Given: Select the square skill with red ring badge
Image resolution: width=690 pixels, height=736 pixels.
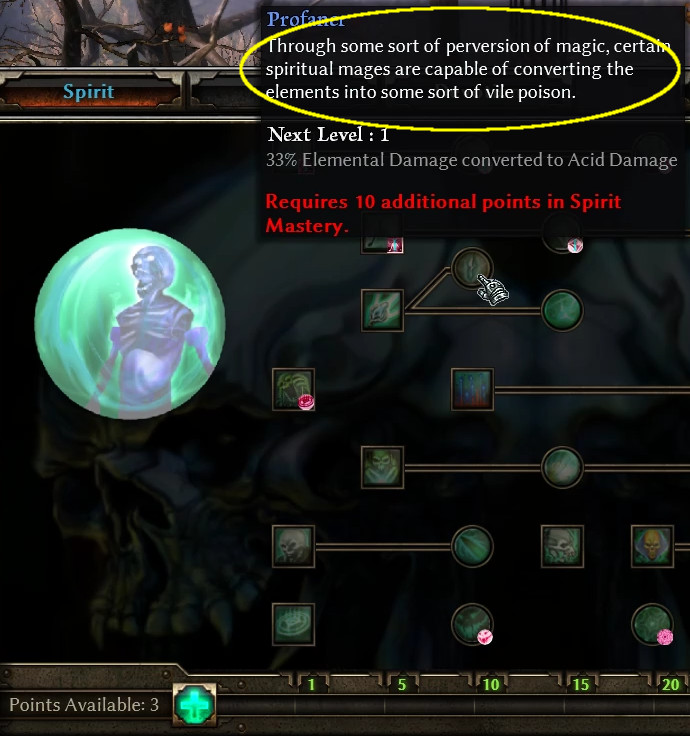Looking at the screenshot, I should click(x=293, y=389).
